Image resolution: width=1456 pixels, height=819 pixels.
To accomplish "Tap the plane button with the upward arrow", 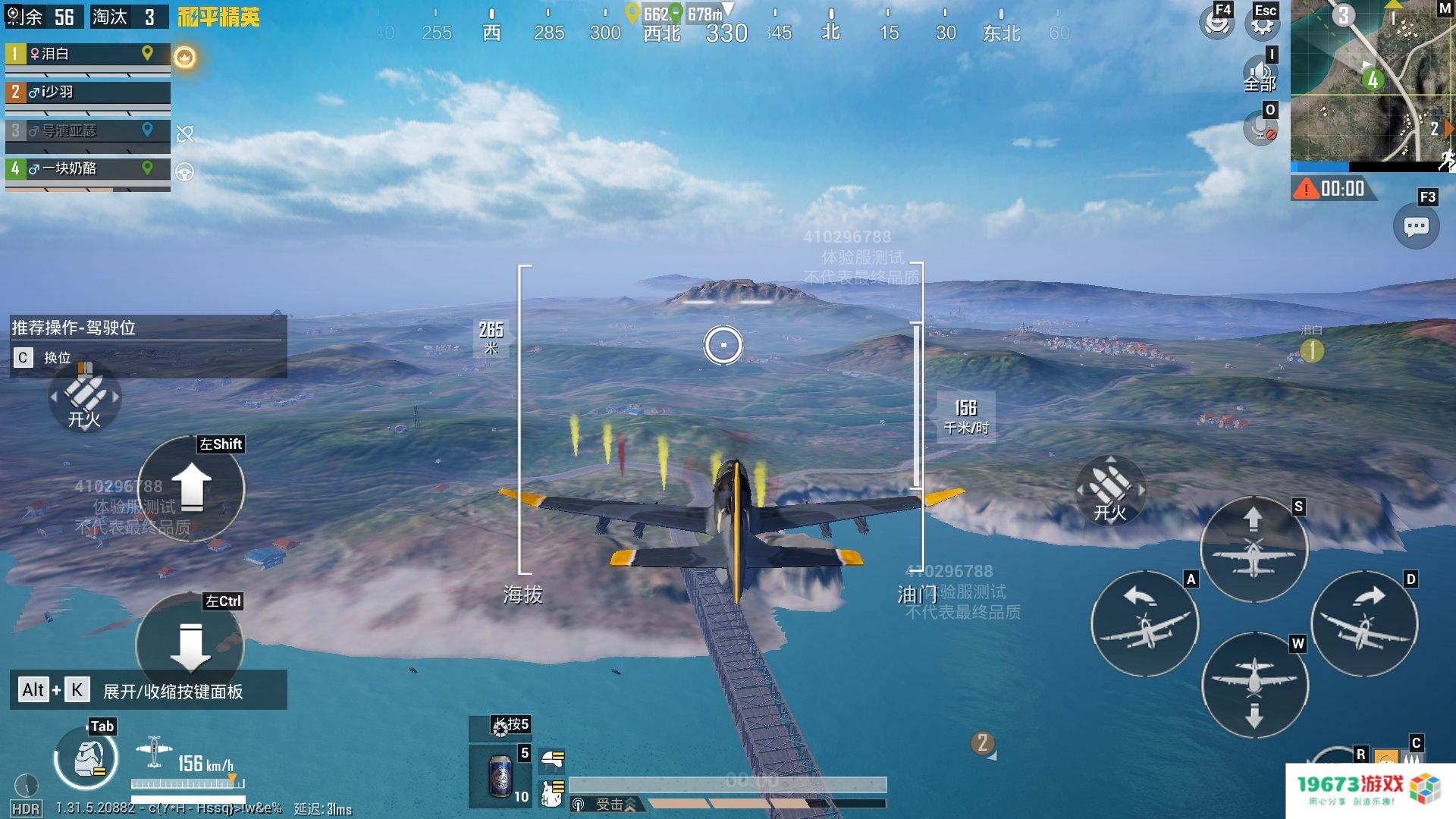I will click(1254, 548).
